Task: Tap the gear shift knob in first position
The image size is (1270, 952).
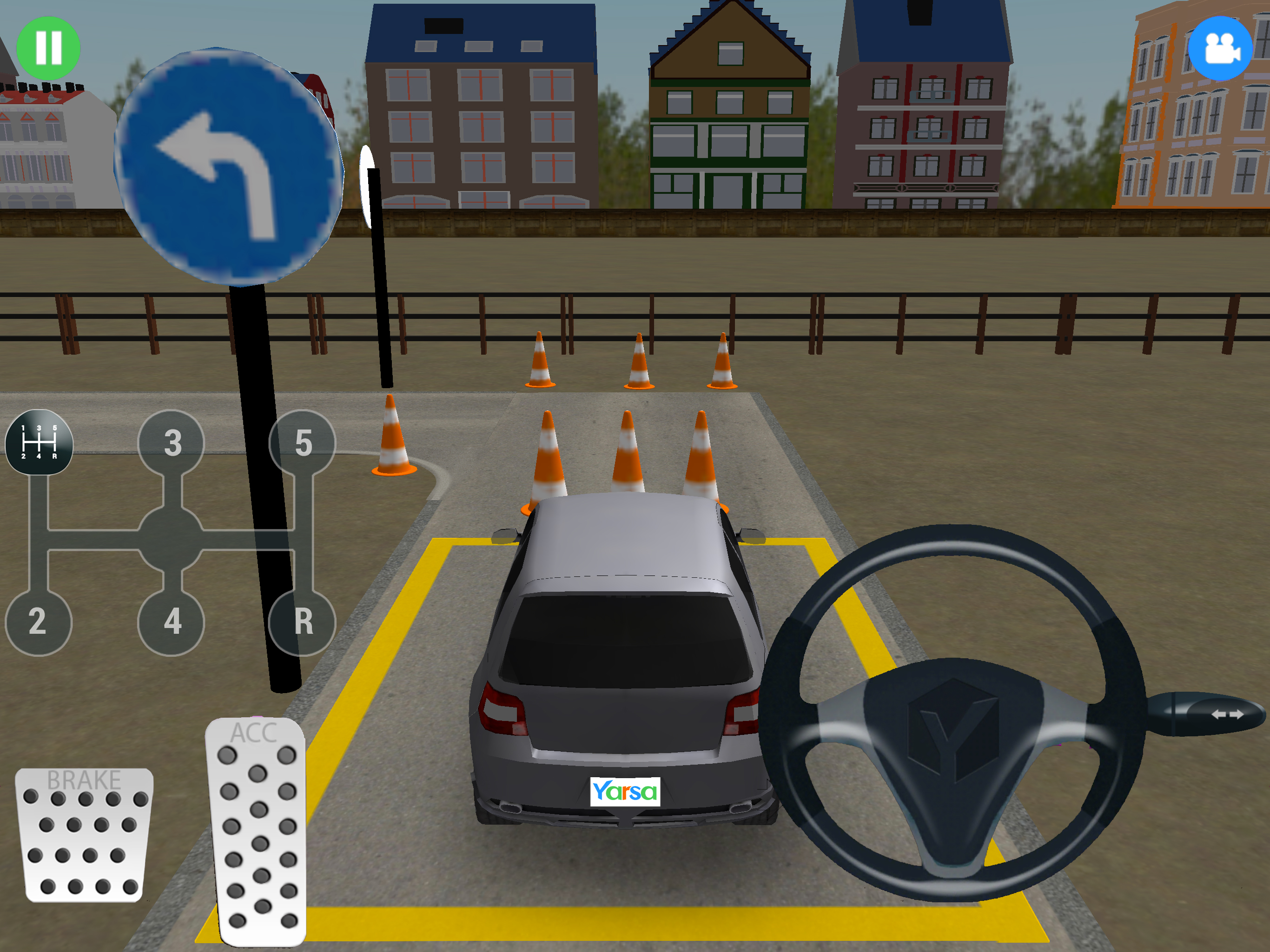Action: coord(39,442)
